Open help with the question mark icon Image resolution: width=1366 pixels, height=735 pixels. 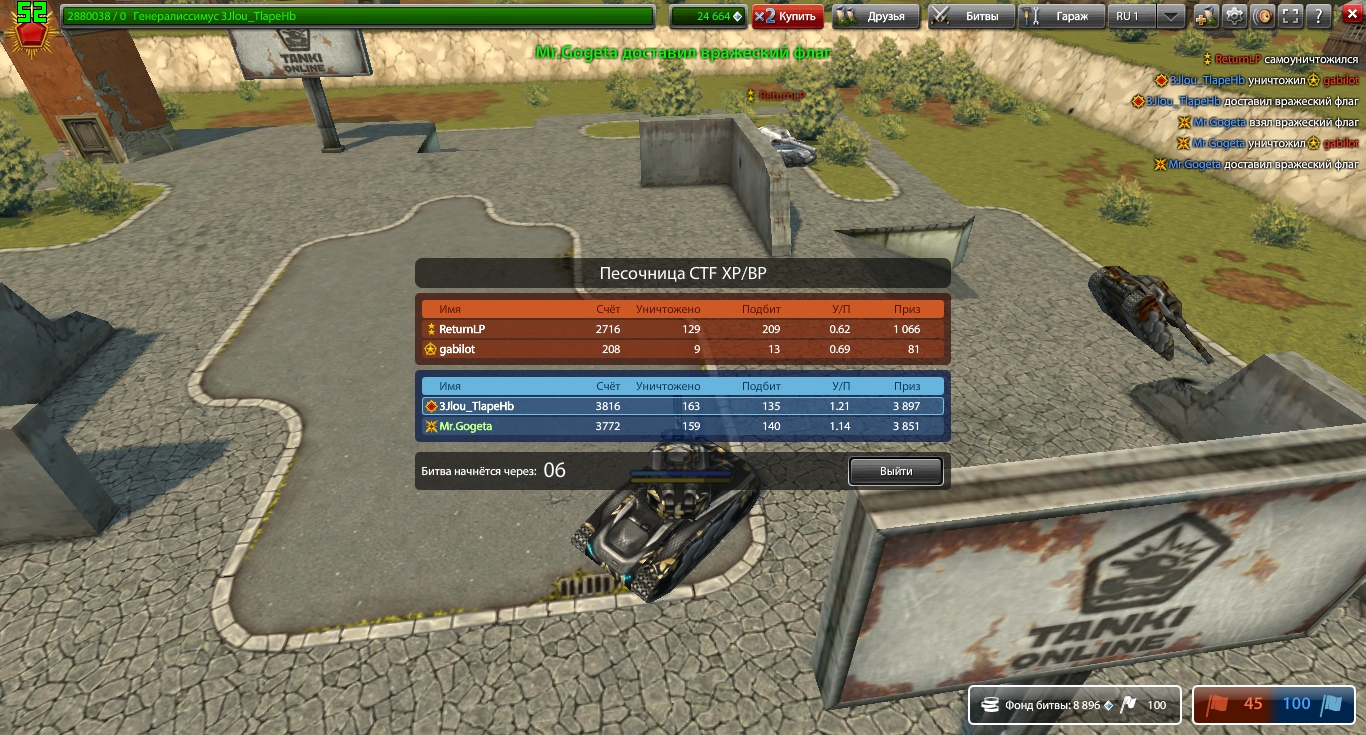point(1319,16)
